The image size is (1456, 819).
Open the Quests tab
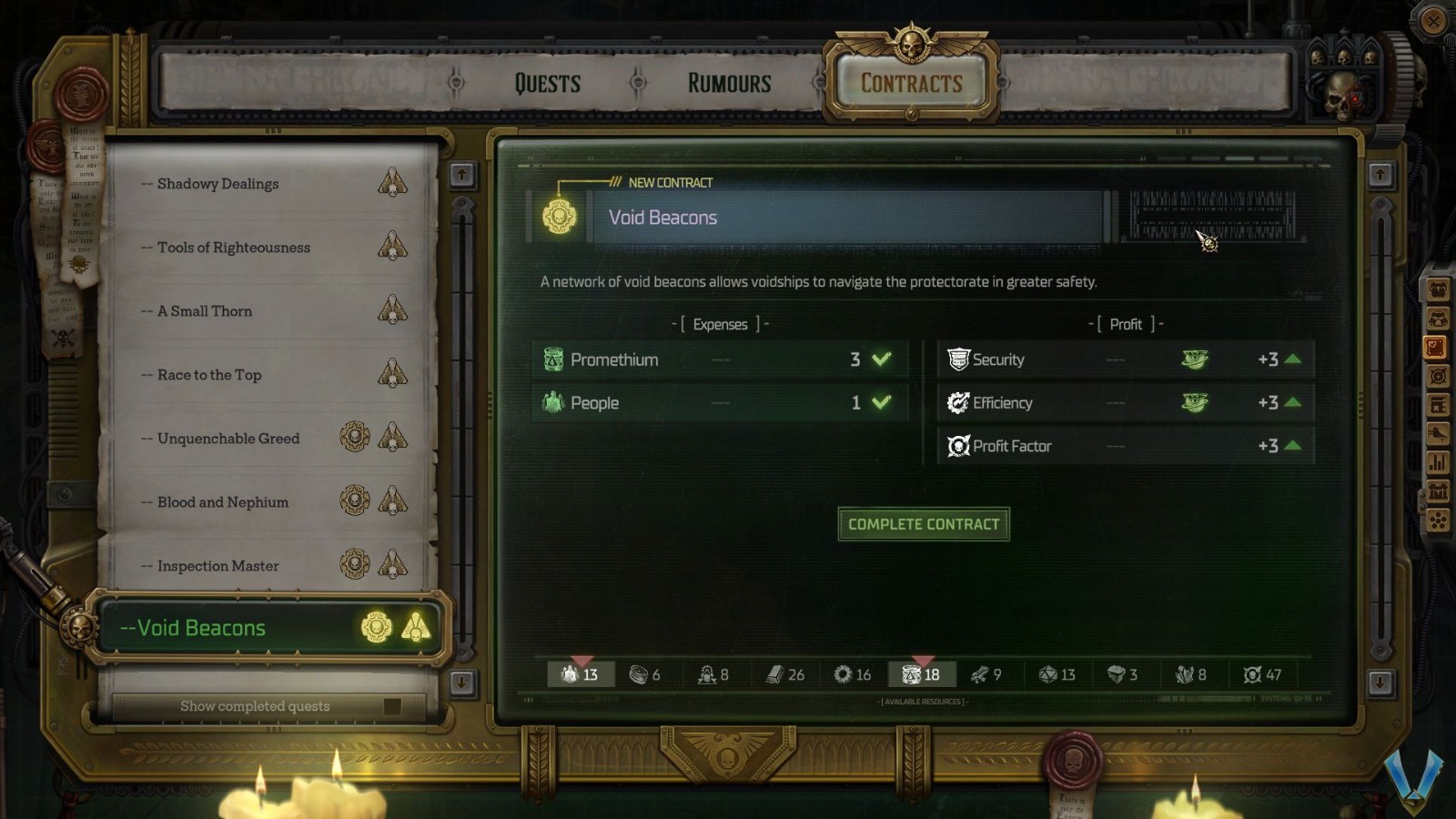click(x=547, y=83)
